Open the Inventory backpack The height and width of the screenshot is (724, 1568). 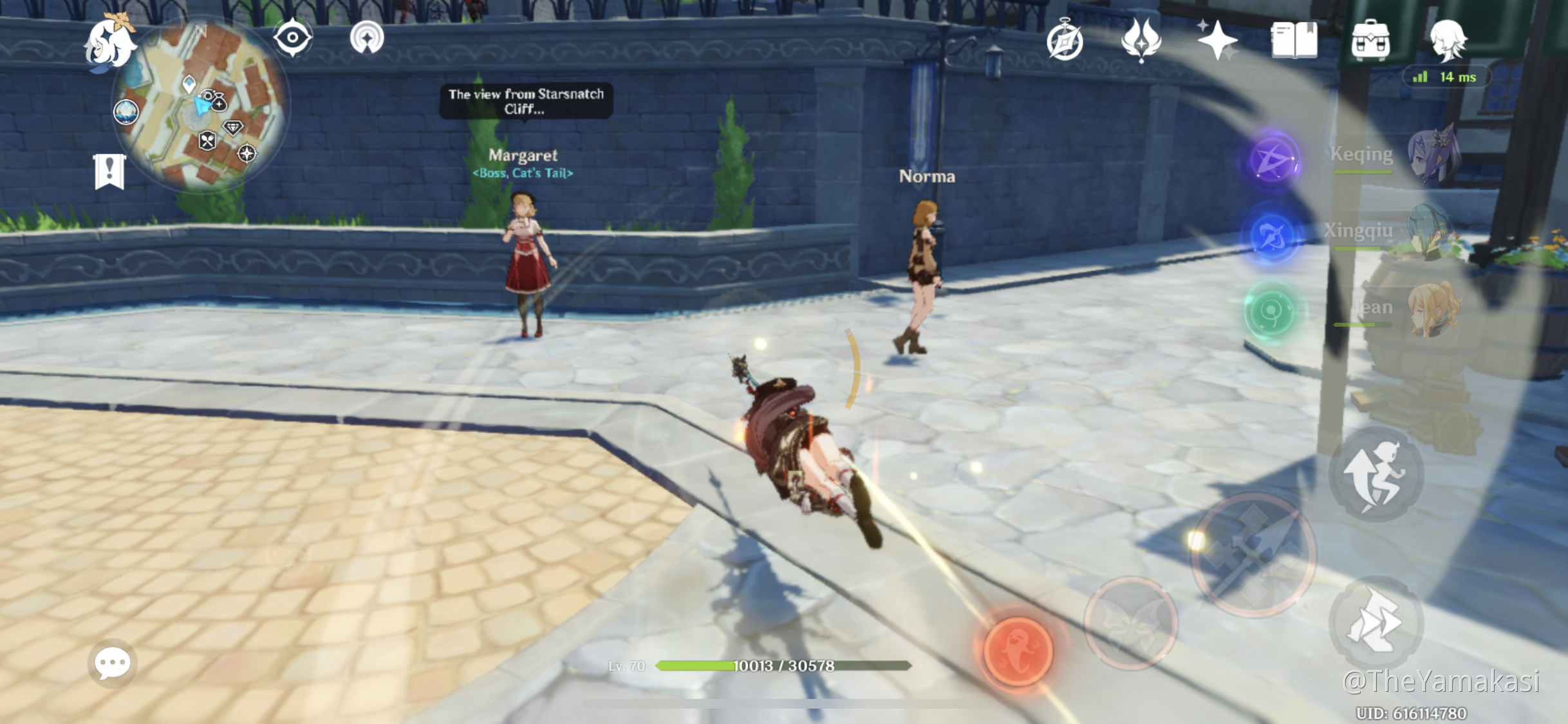1370,41
